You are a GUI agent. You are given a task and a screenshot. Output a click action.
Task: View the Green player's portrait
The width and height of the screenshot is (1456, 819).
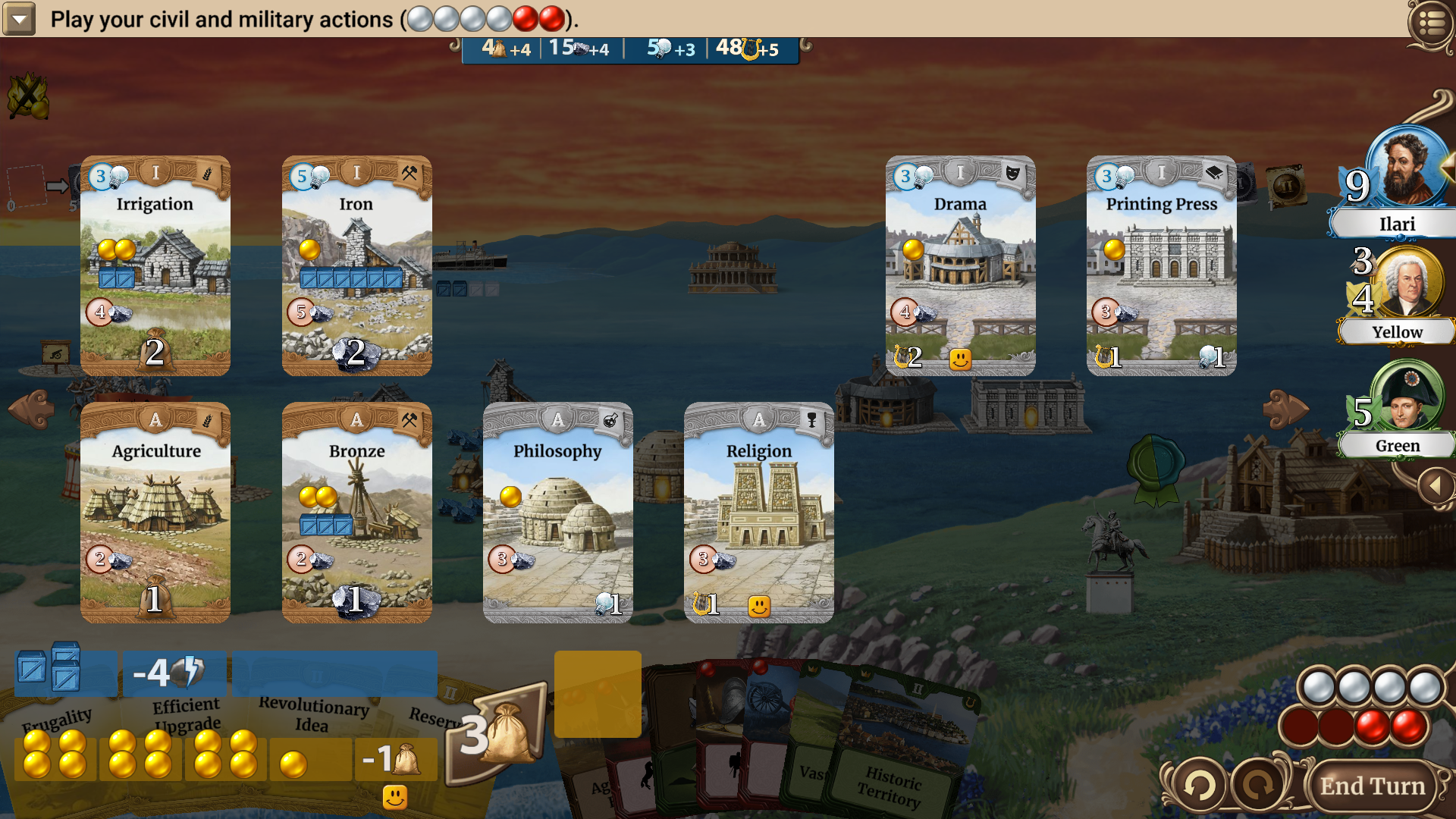click(1409, 396)
